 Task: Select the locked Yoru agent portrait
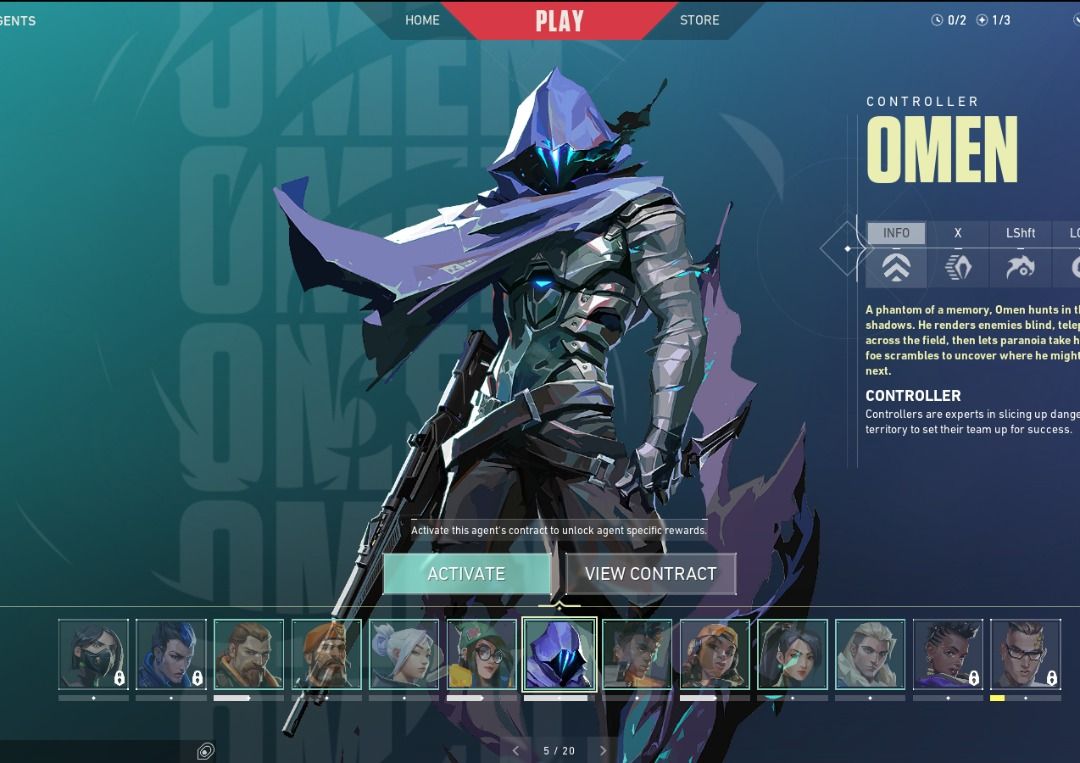pyautogui.click(x=171, y=655)
